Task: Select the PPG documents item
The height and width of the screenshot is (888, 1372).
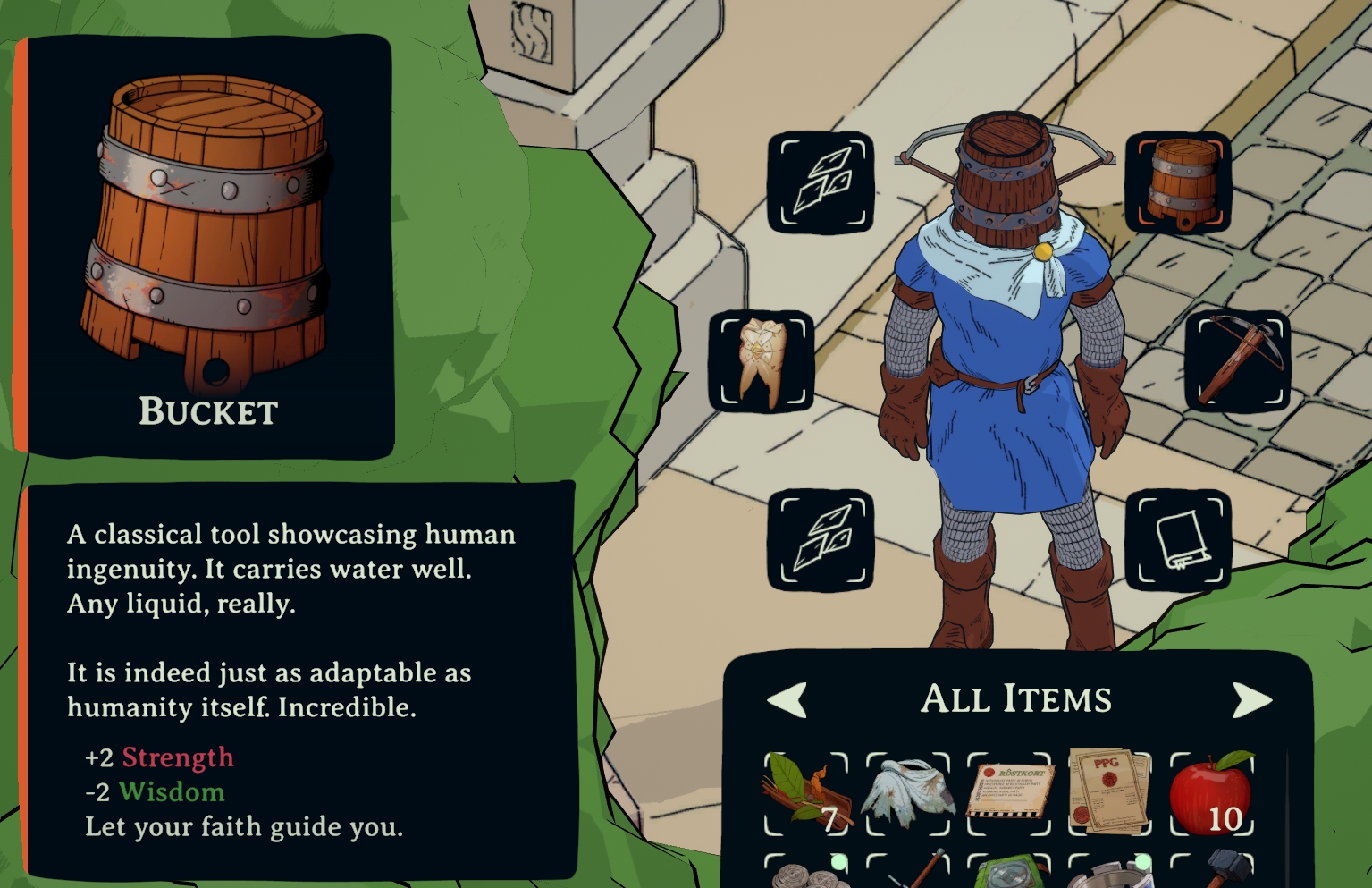Action: [x=1110, y=793]
